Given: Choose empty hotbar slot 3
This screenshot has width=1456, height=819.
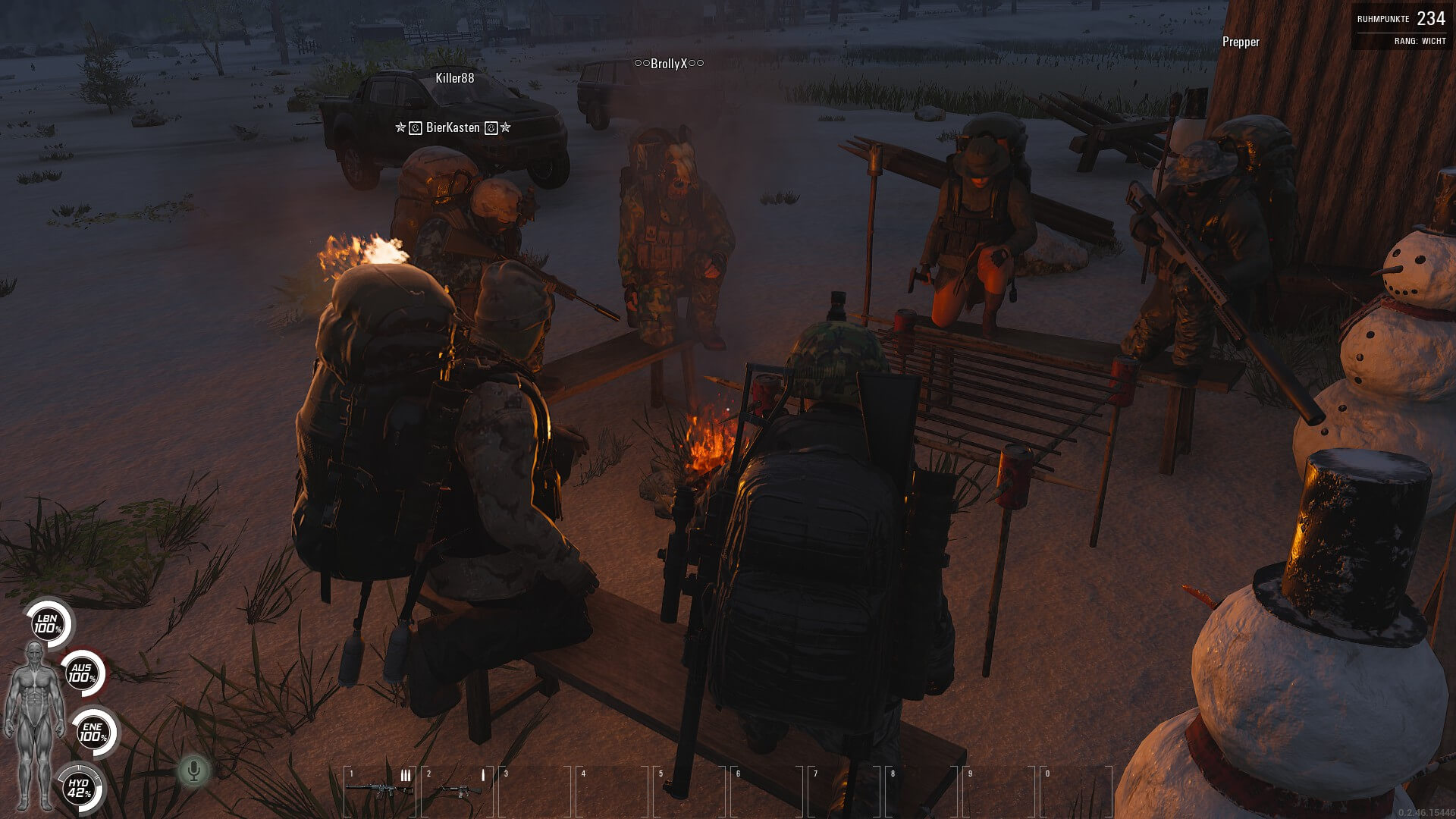Looking at the screenshot, I should 535,791.
